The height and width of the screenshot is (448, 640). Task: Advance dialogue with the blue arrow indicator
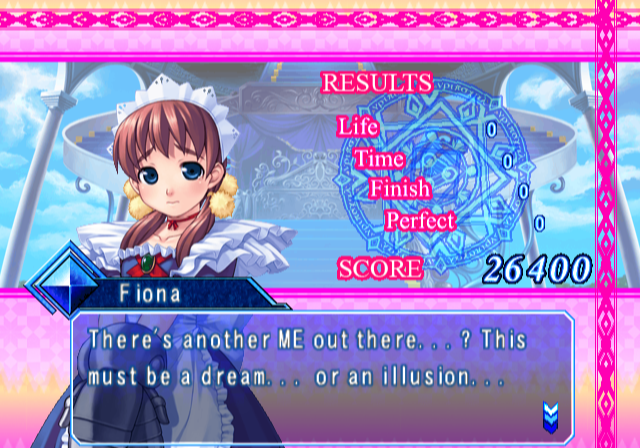[549, 412]
